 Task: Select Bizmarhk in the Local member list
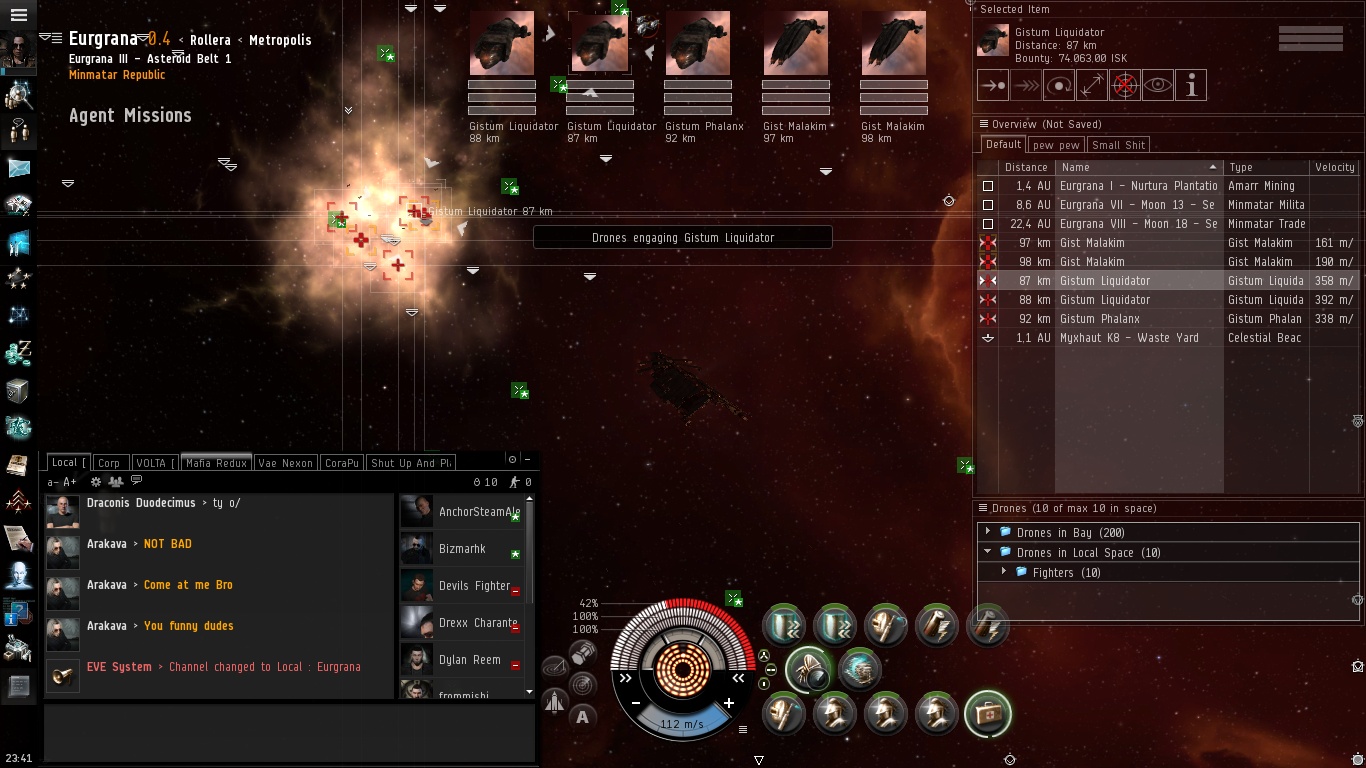point(462,549)
